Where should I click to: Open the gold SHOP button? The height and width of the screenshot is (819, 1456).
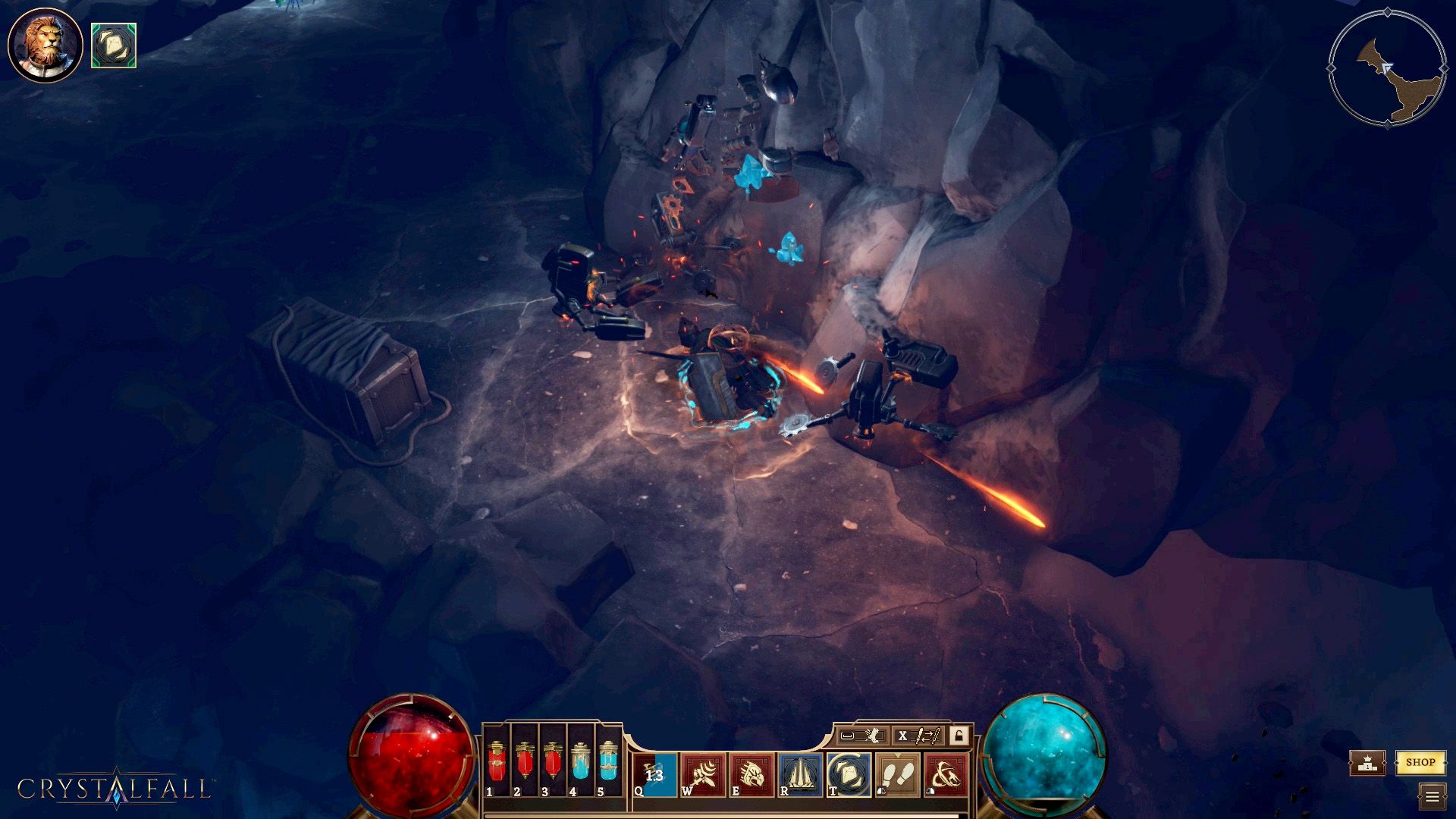click(x=1420, y=762)
